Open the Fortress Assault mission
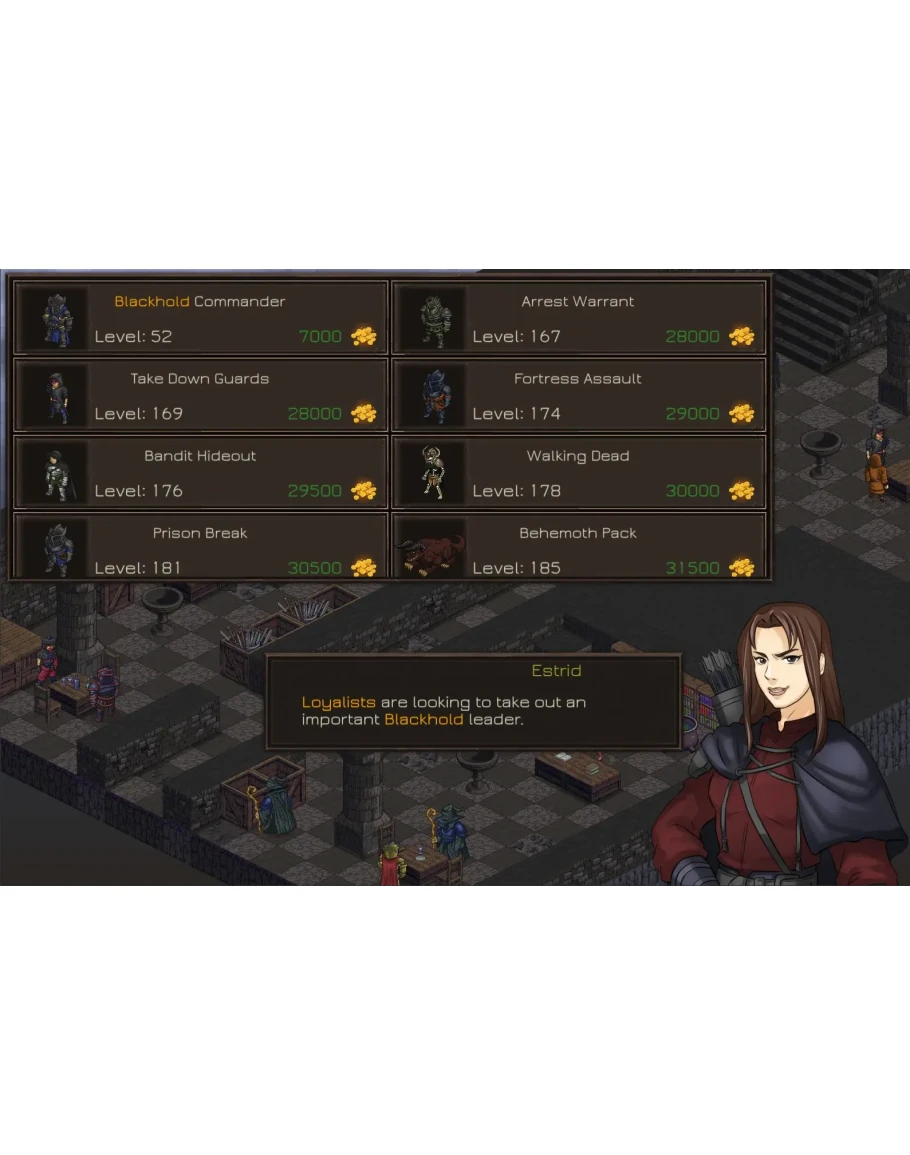This screenshot has height=1155, width=910. [x=578, y=395]
